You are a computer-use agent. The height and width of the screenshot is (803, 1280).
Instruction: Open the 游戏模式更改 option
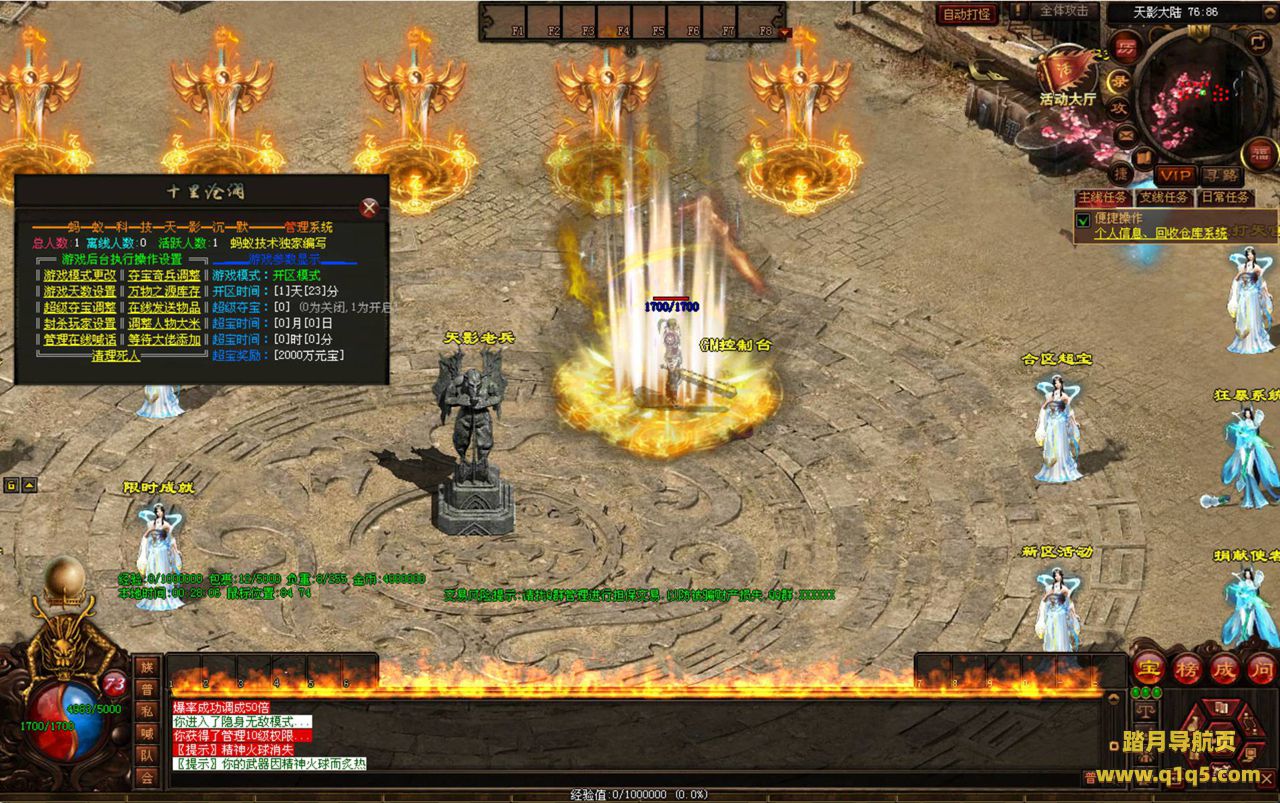point(79,275)
